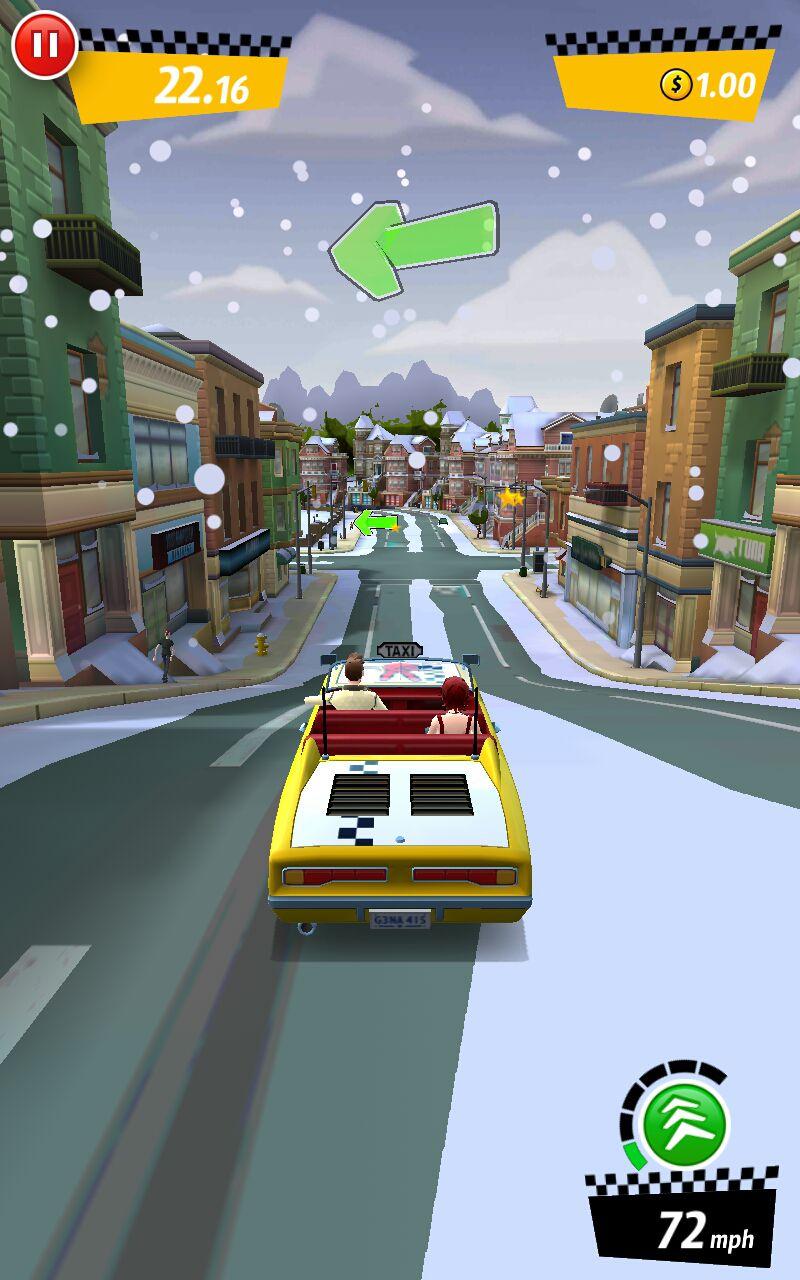Pause the game with the red button
Screen dimensions: 800x1280
pos(43,45)
